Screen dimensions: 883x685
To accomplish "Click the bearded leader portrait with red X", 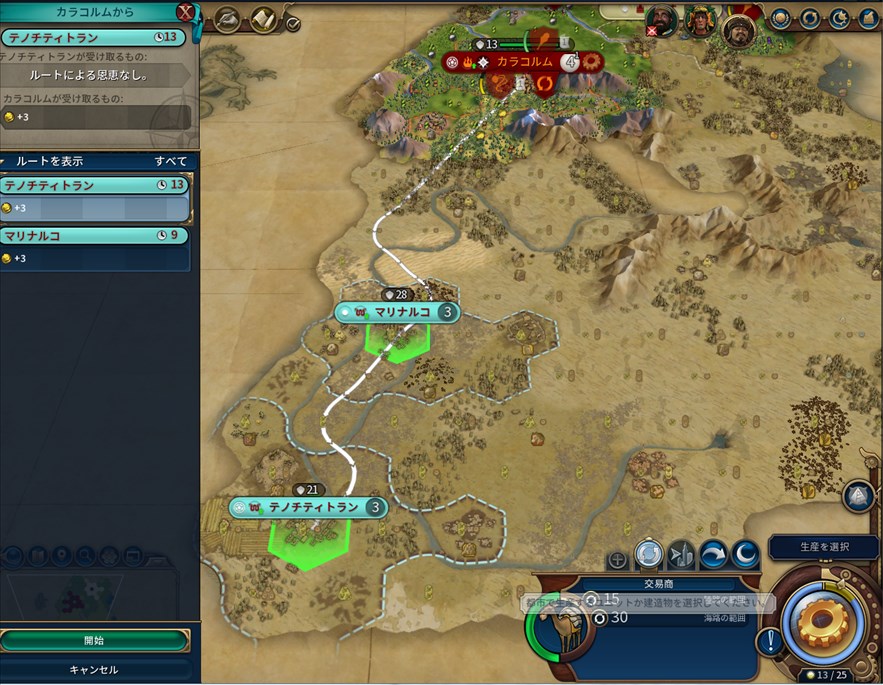I will 661,19.
